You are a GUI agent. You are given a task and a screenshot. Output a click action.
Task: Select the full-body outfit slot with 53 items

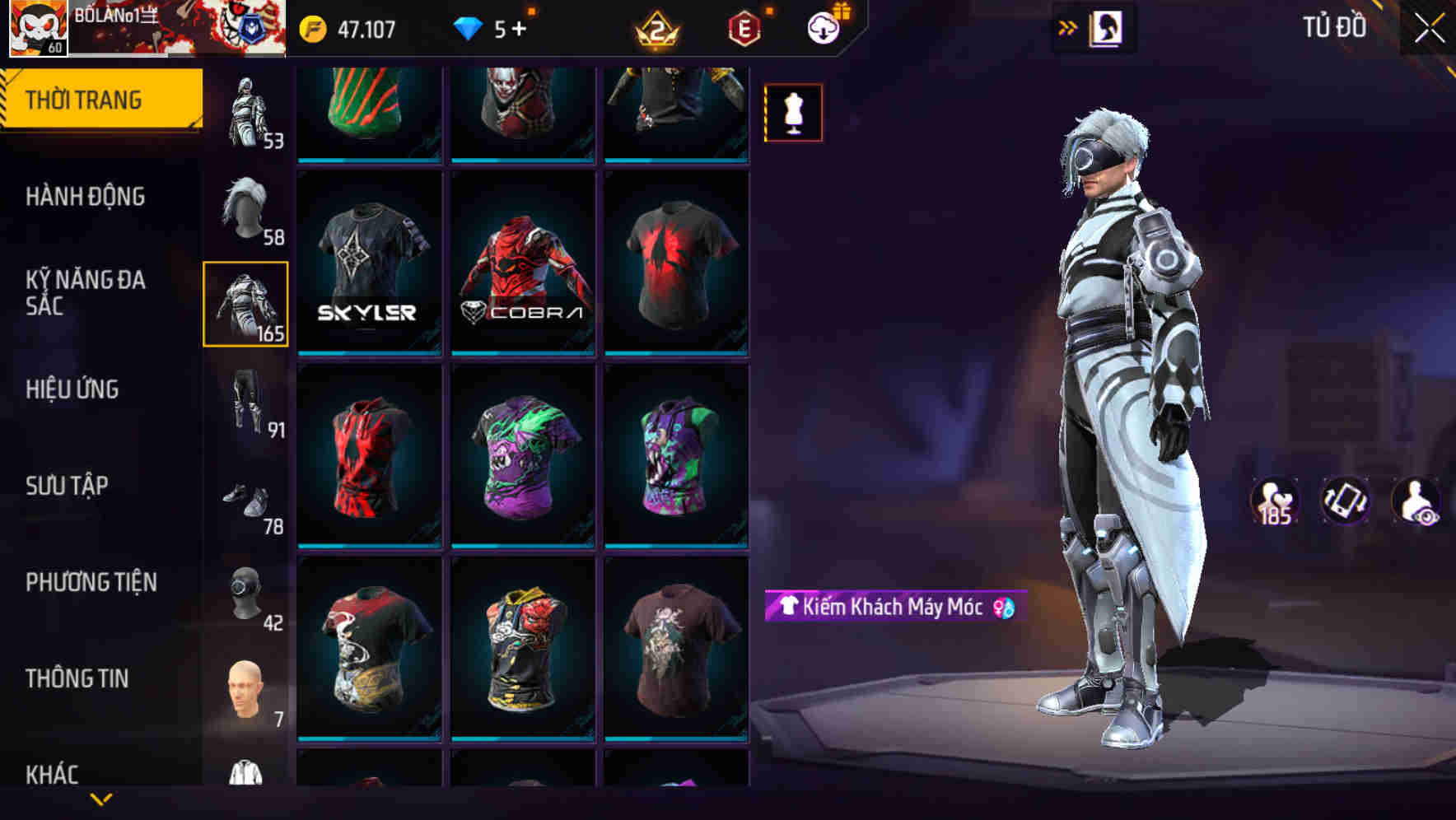(x=247, y=107)
